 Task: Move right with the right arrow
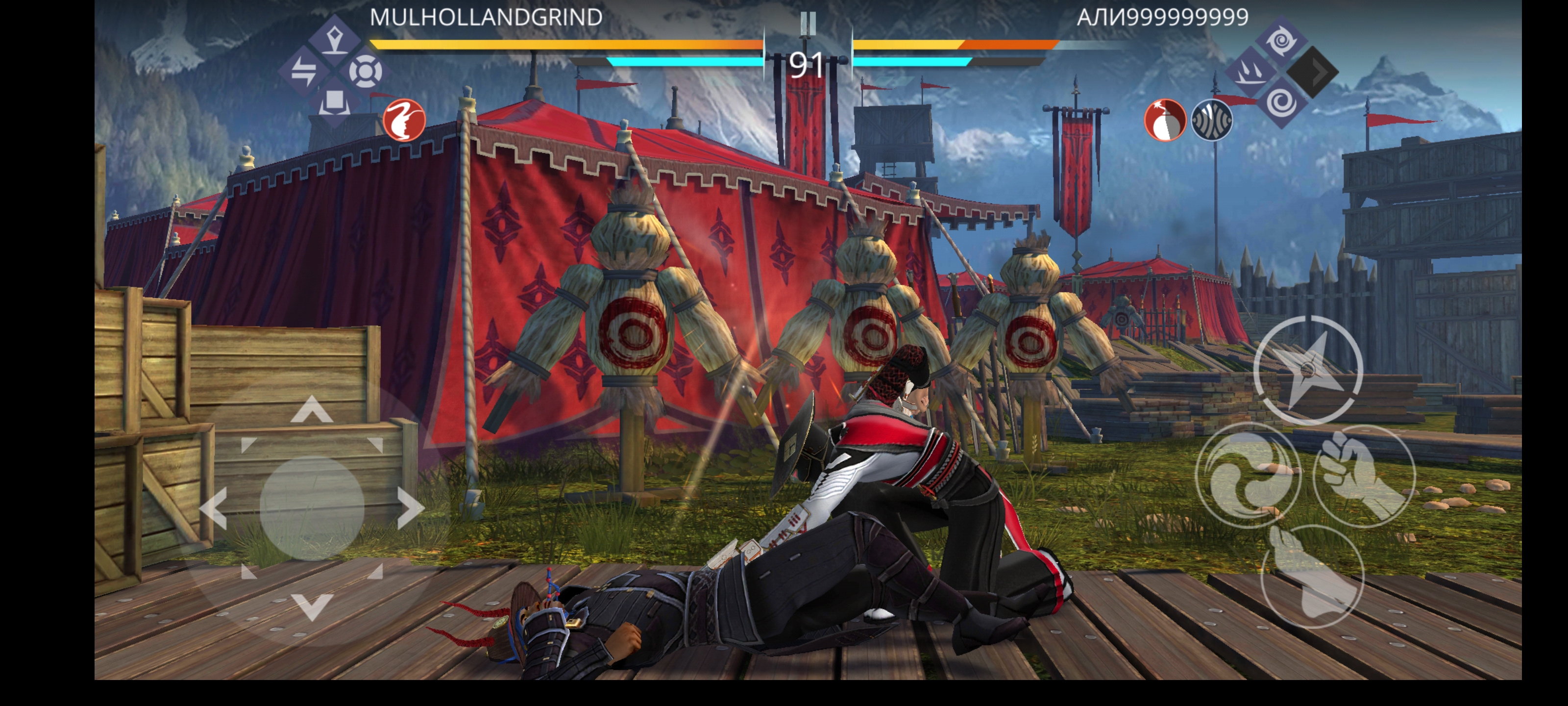[x=410, y=507]
